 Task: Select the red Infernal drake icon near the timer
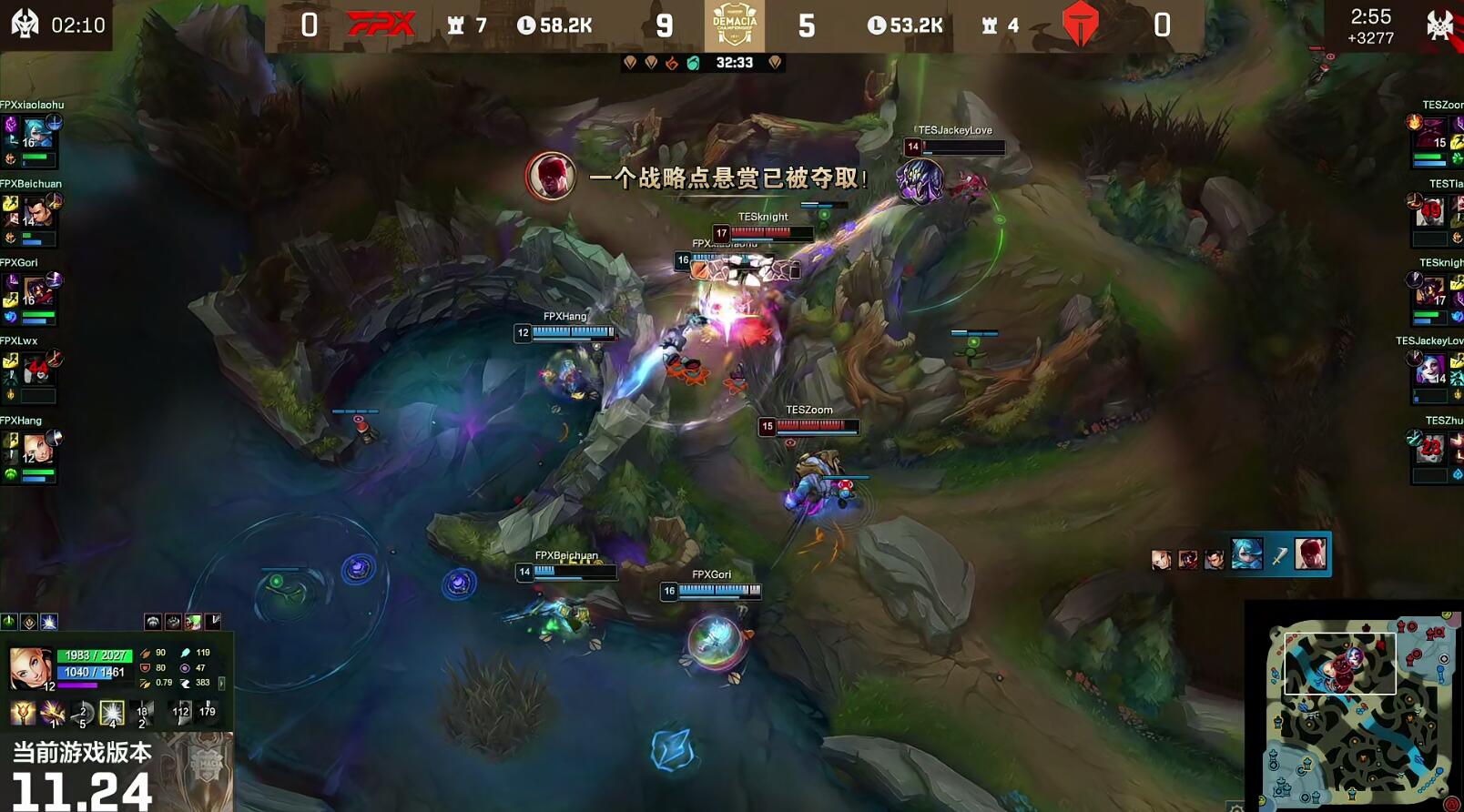(672, 63)
